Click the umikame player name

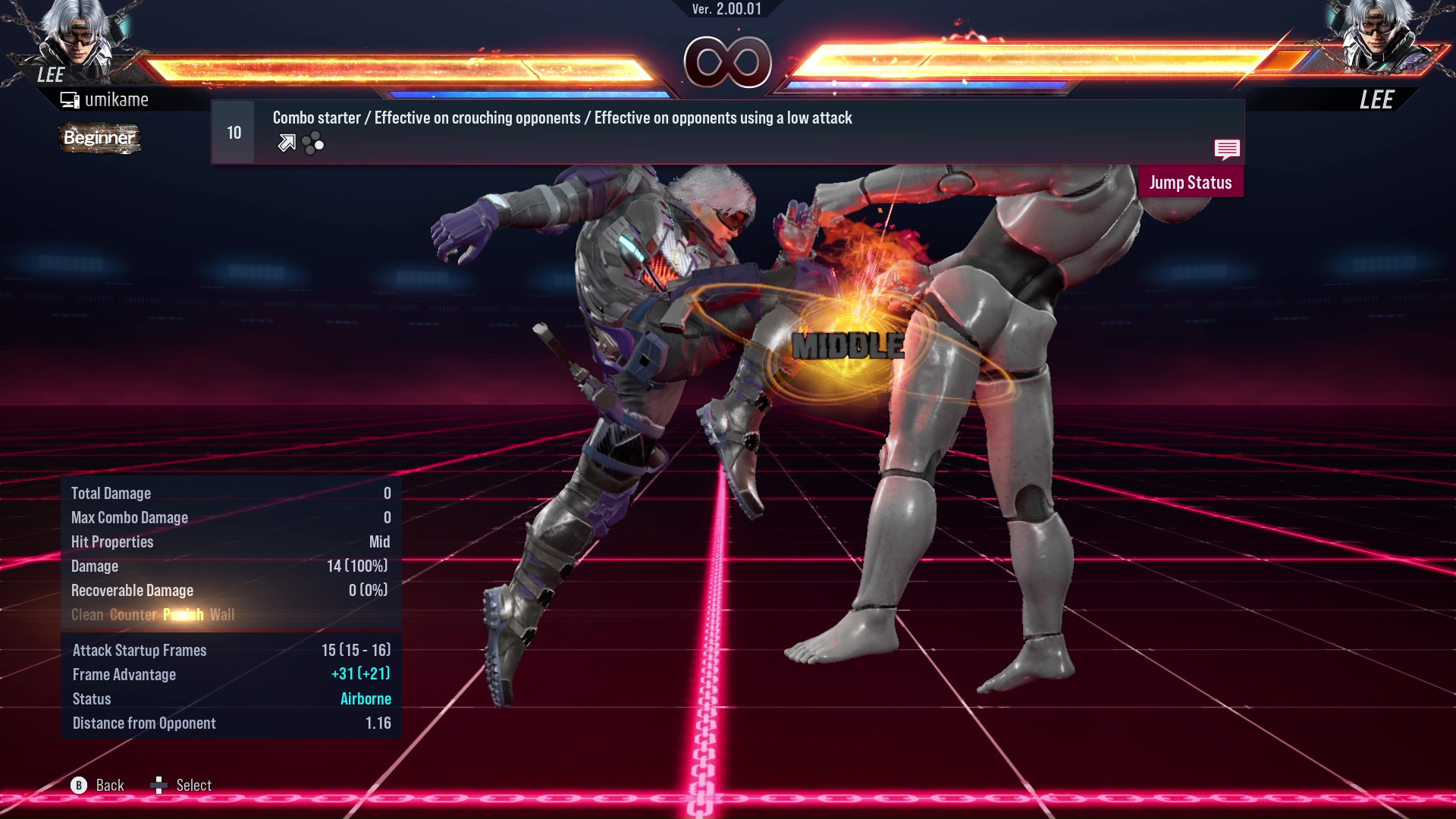[x=118, y=99]
